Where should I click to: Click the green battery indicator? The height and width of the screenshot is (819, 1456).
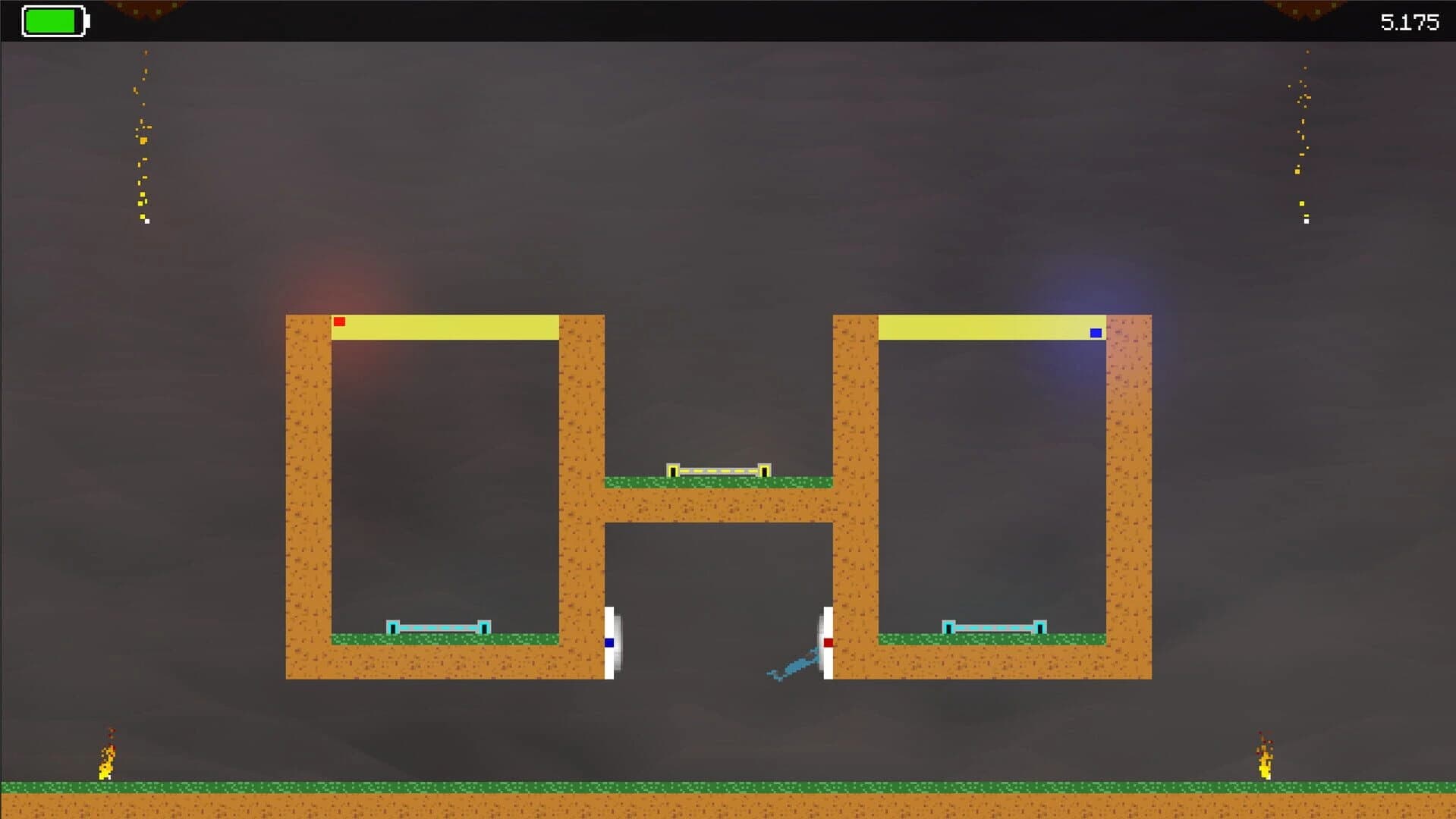pyautogui.click(x=53, y=22)
